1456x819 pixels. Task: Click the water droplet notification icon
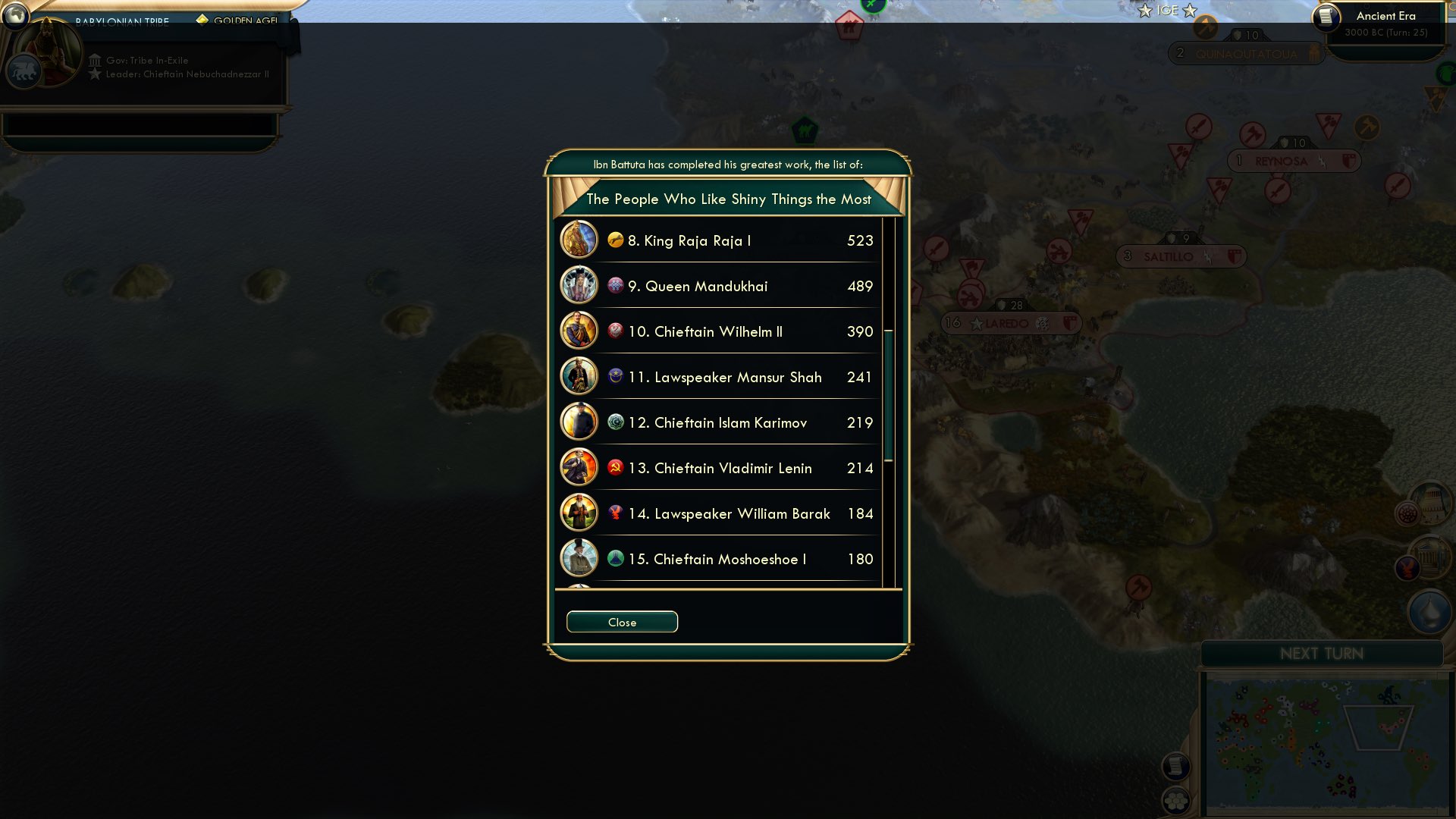pos(1428,613)
